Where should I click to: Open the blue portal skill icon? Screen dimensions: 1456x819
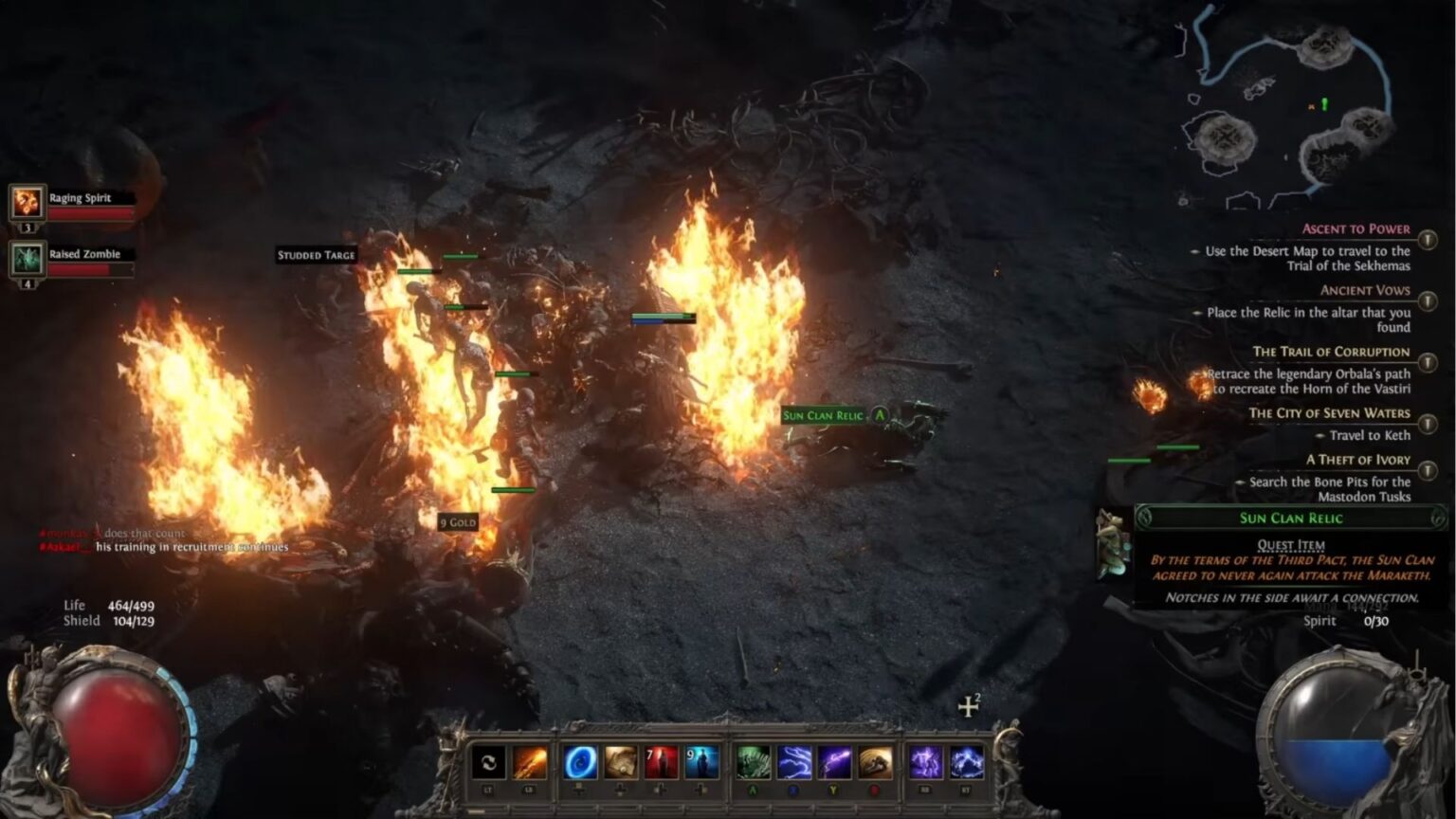(578, 763)
